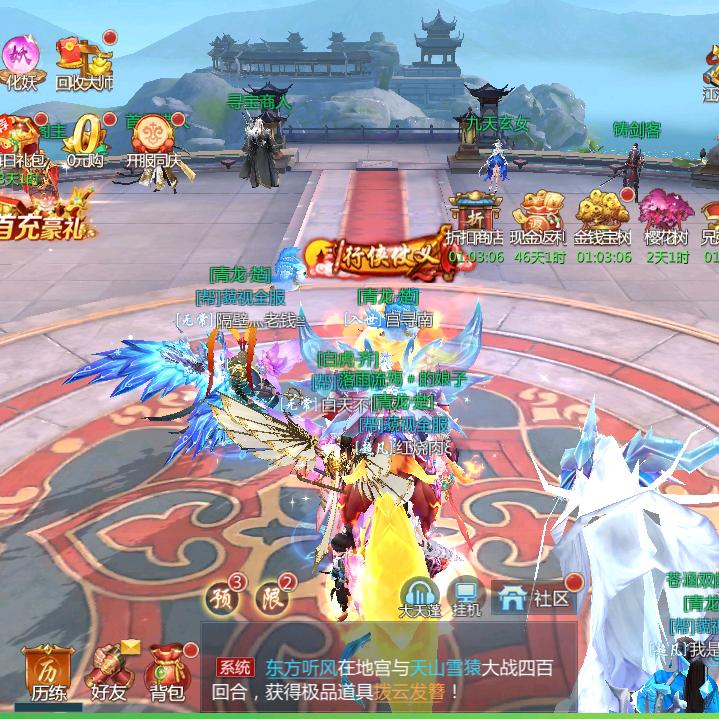Open the 开服同庆 server launch celebration
This screenshot has height=719, width=719.
point(152,138)
